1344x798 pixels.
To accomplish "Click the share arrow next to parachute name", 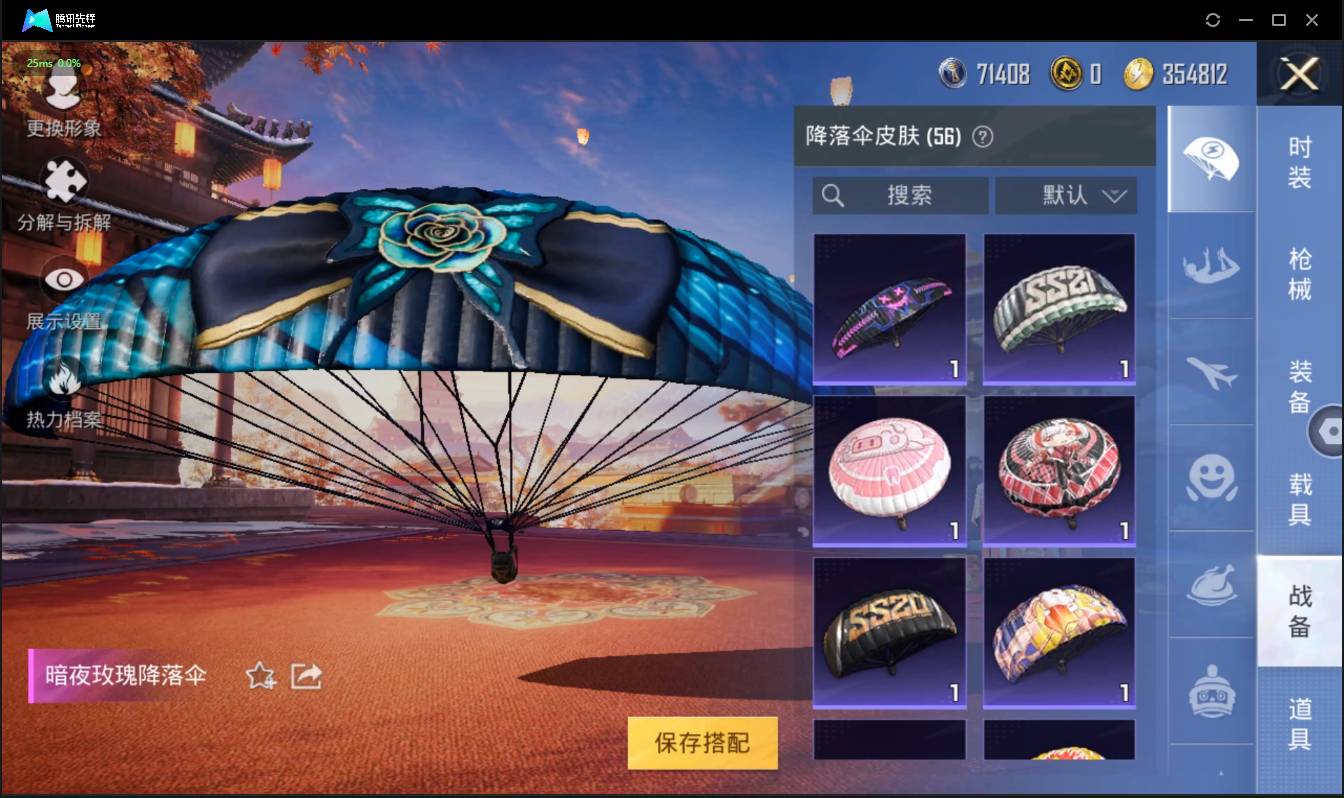I will tap(305, 676).
